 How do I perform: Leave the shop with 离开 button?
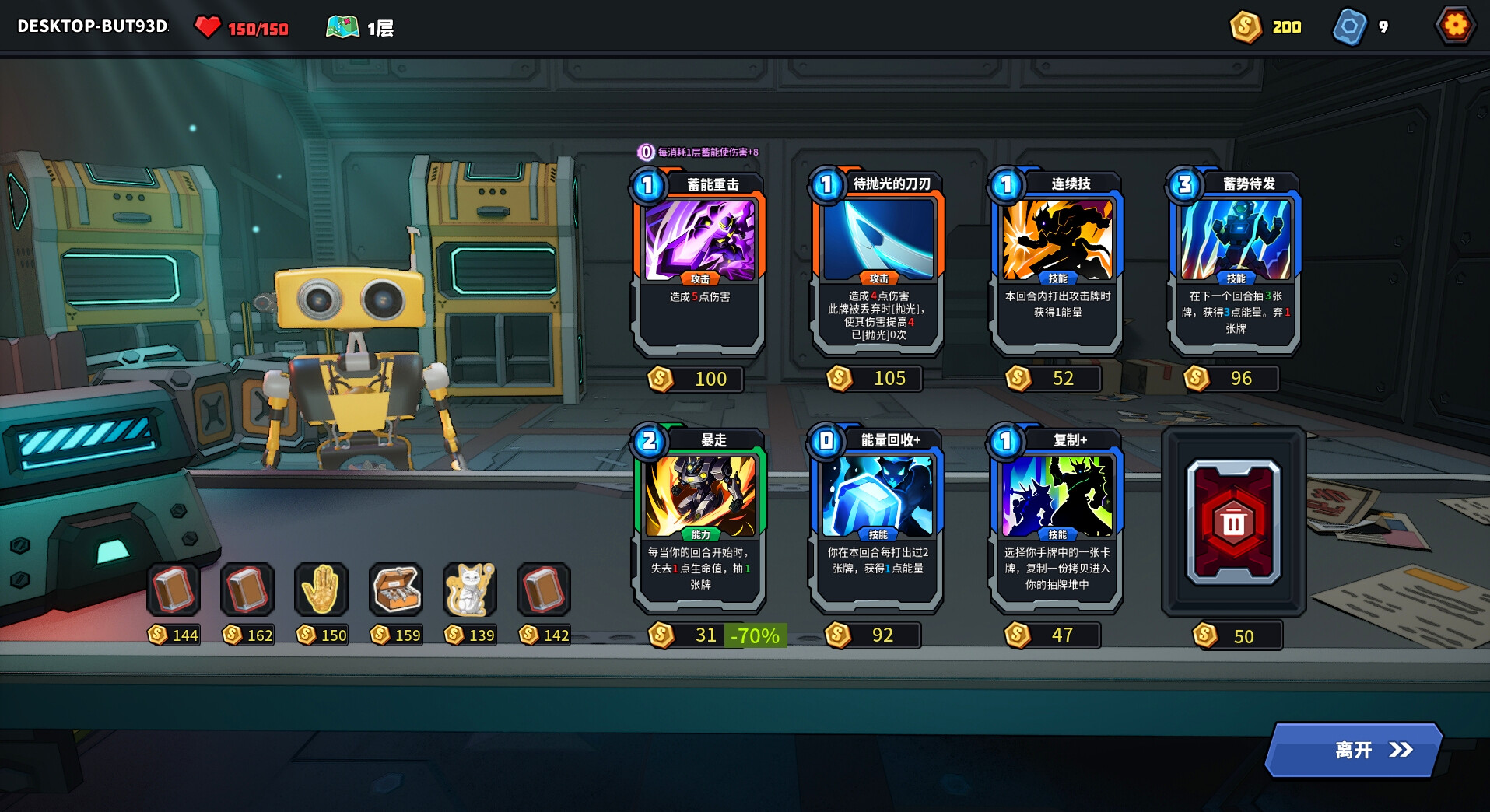(x=1355, y=750)
